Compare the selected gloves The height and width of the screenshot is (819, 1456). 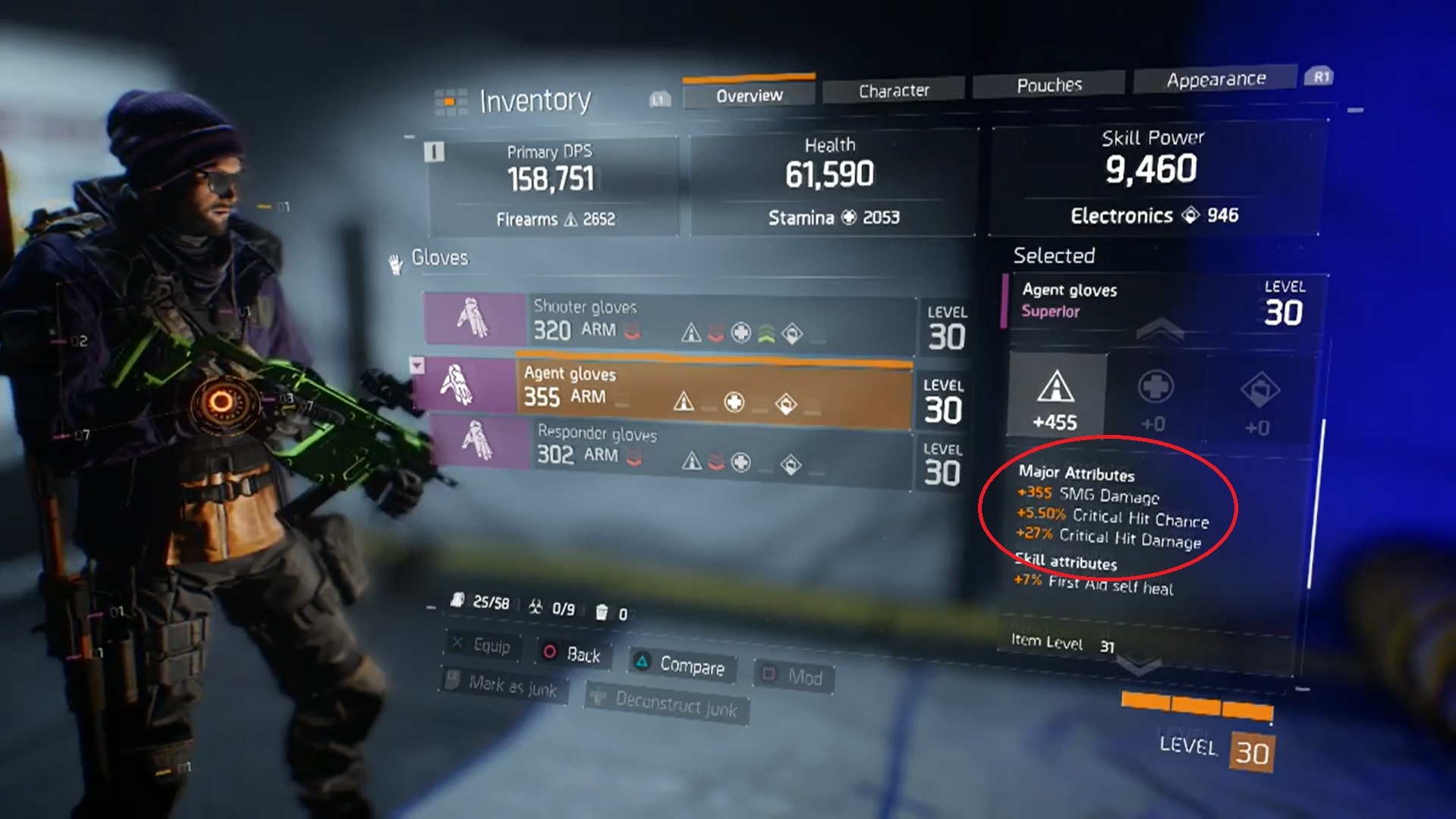pyautogui.click(x=681, y=665)
